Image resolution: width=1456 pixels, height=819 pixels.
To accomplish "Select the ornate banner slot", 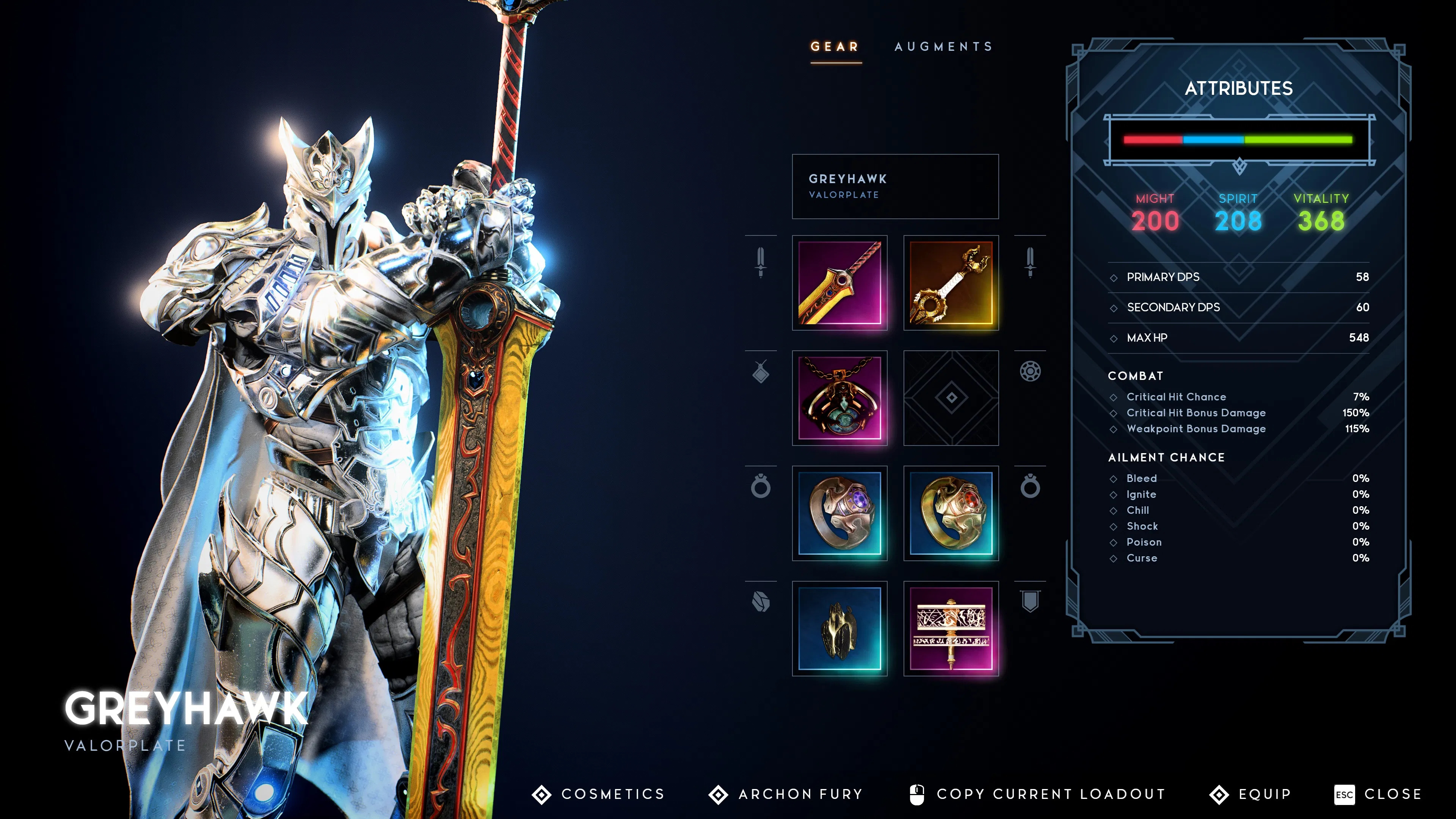I will coord(951,629).
